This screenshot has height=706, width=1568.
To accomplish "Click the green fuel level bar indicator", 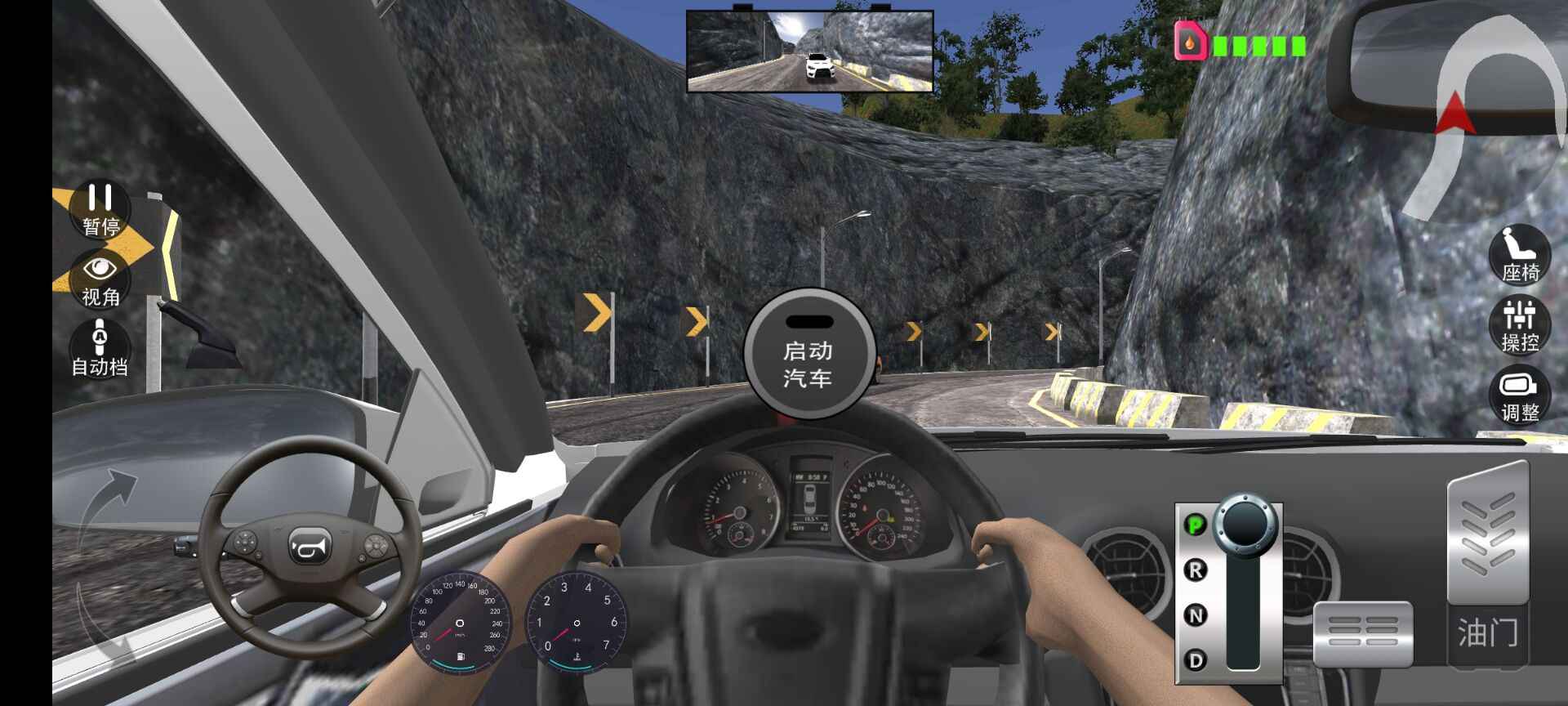I will 1258,47.
